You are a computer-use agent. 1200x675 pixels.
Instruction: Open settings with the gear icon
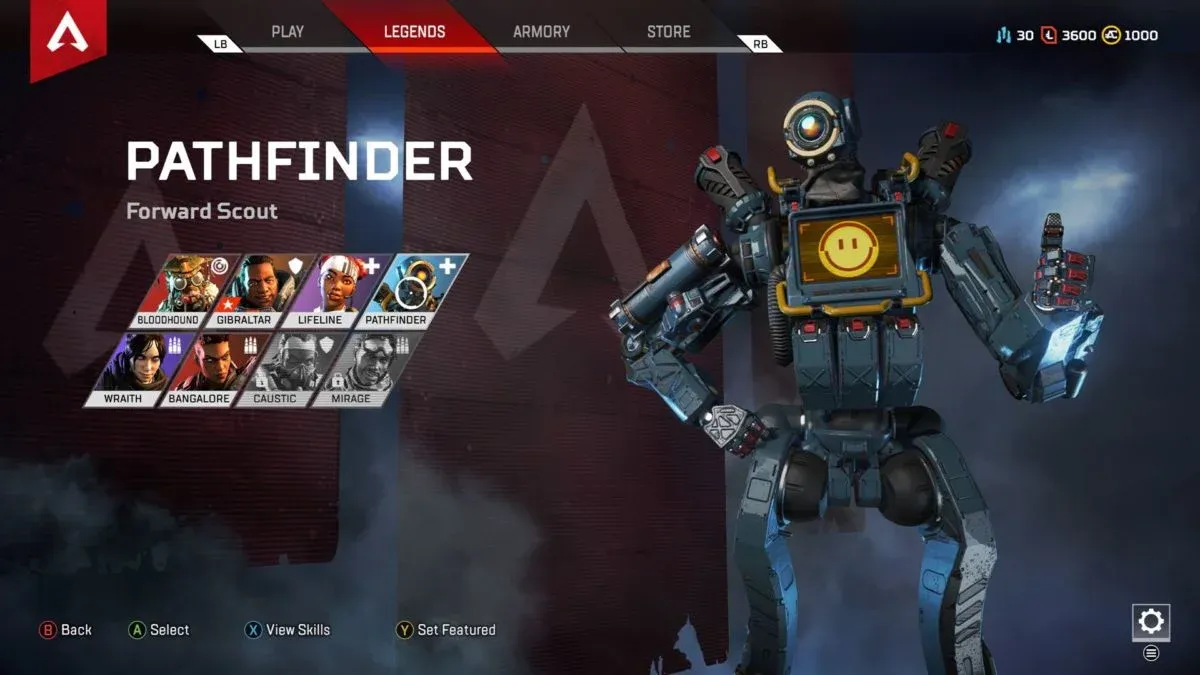coord(1151,622)
